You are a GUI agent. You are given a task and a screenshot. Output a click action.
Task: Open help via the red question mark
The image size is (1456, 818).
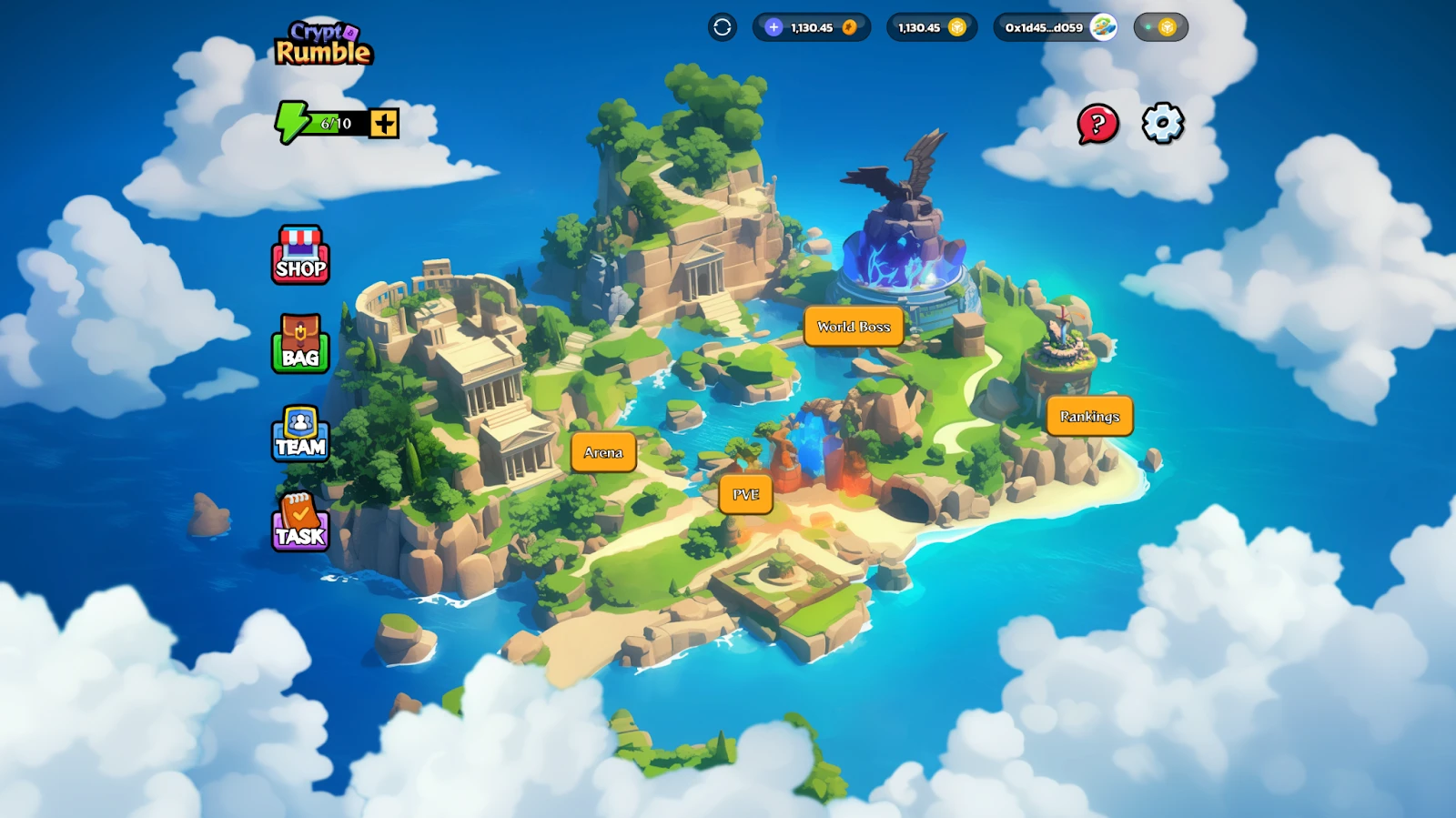(1097, 124)
